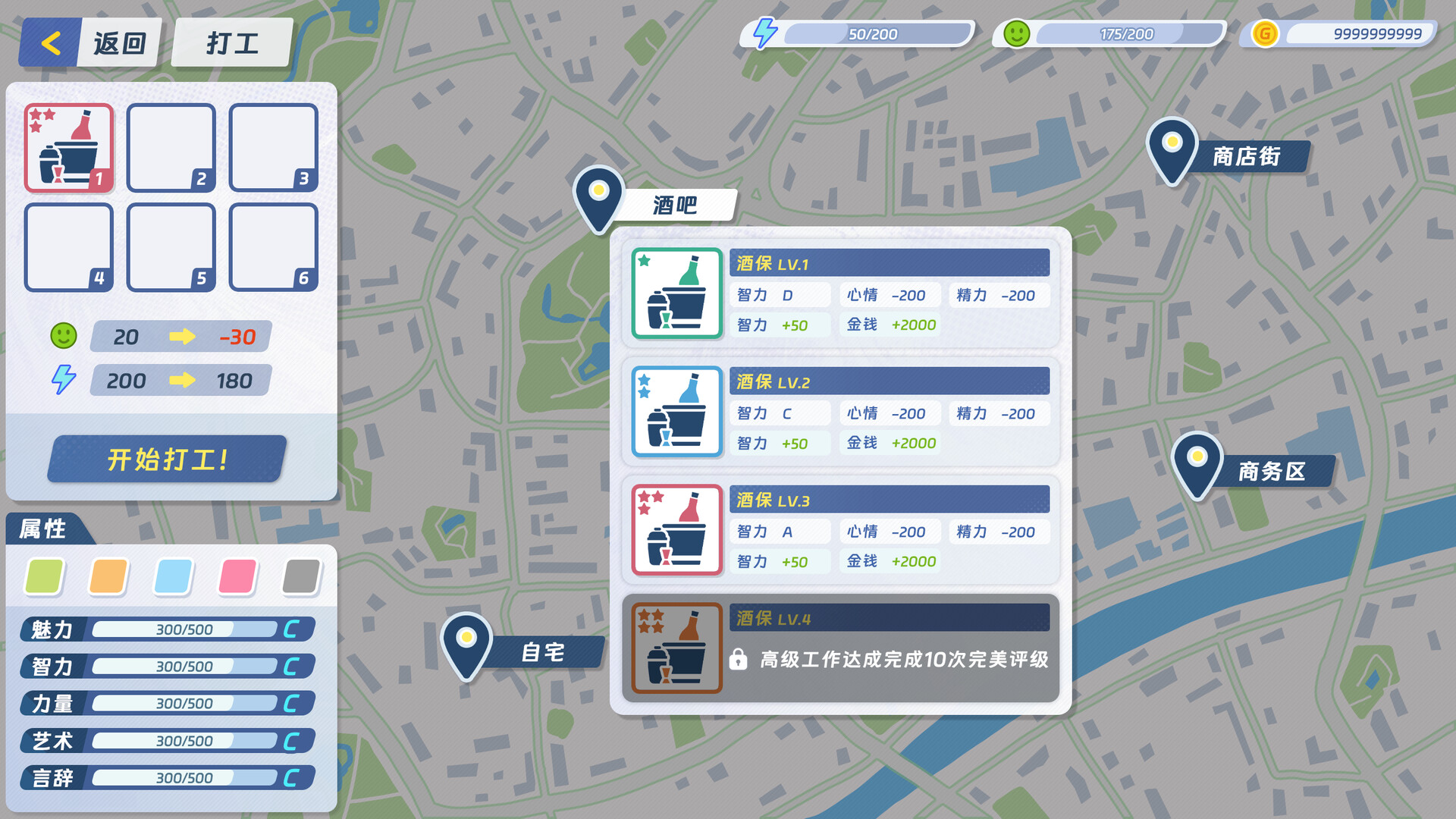Switch to the 打工 tab
Image resolution: width=1456 pixels, height=819 pixels.
[230, 42]
